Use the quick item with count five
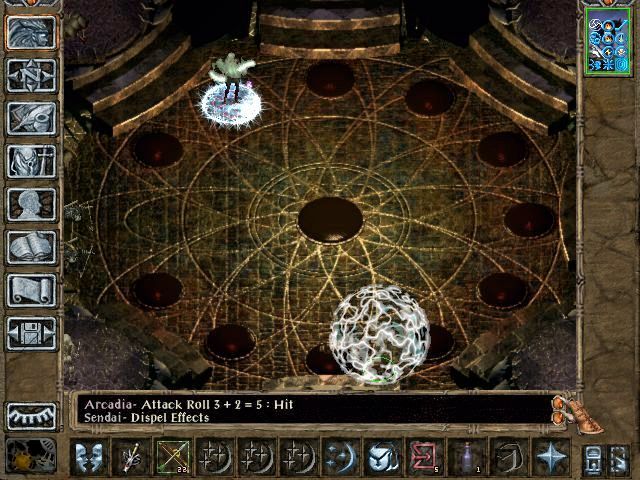Image resolution: width=640 pixels, height=480 pixels. [x=423, y=457]
